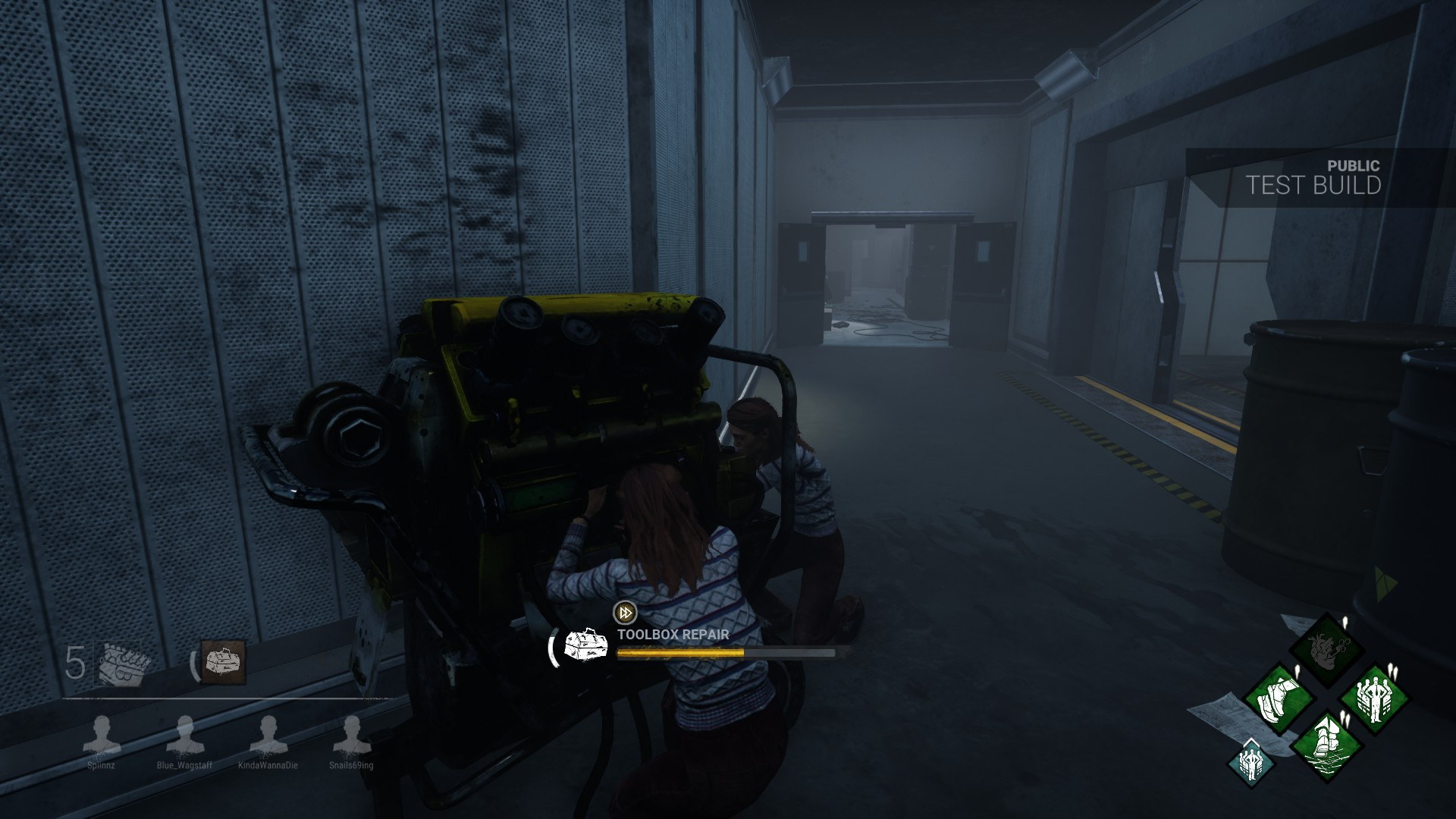The image size is (1456, 819).
Task: Click the teal active perk status icon
Action: point(1251,764)
